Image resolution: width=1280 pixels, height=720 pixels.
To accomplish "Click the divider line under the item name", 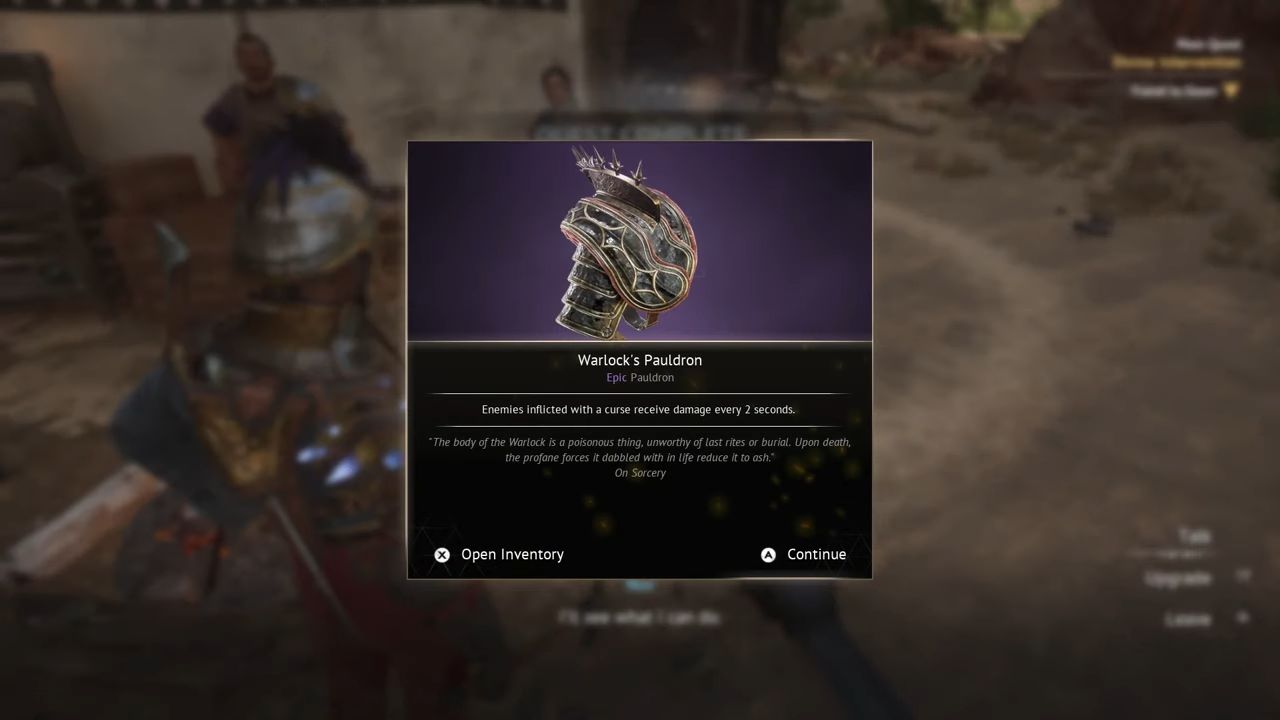I will coord(639,393).
